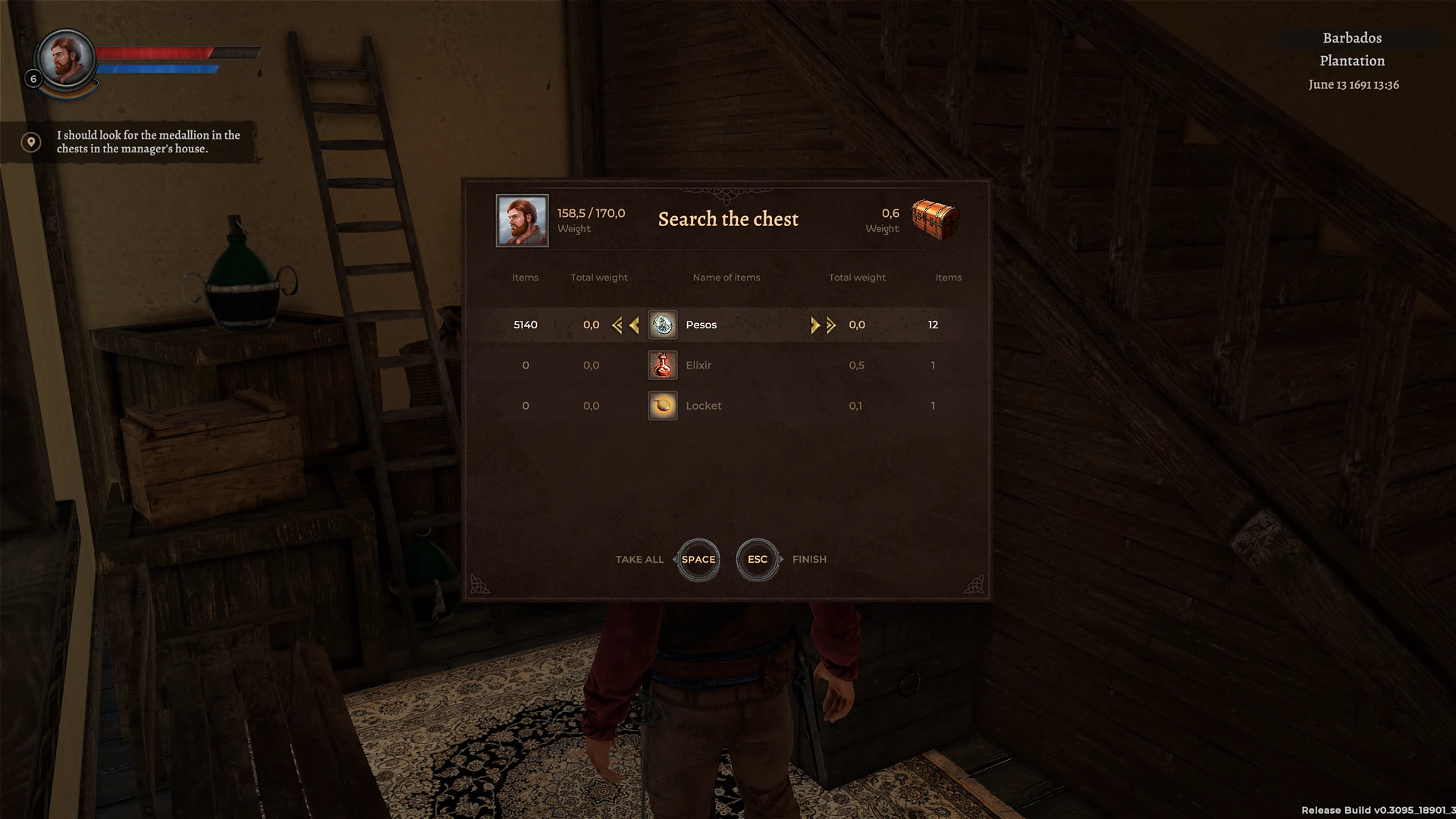
Task: Select the Pesos row in the chest list
Action: pyautogui.click(x=728, y=325)
